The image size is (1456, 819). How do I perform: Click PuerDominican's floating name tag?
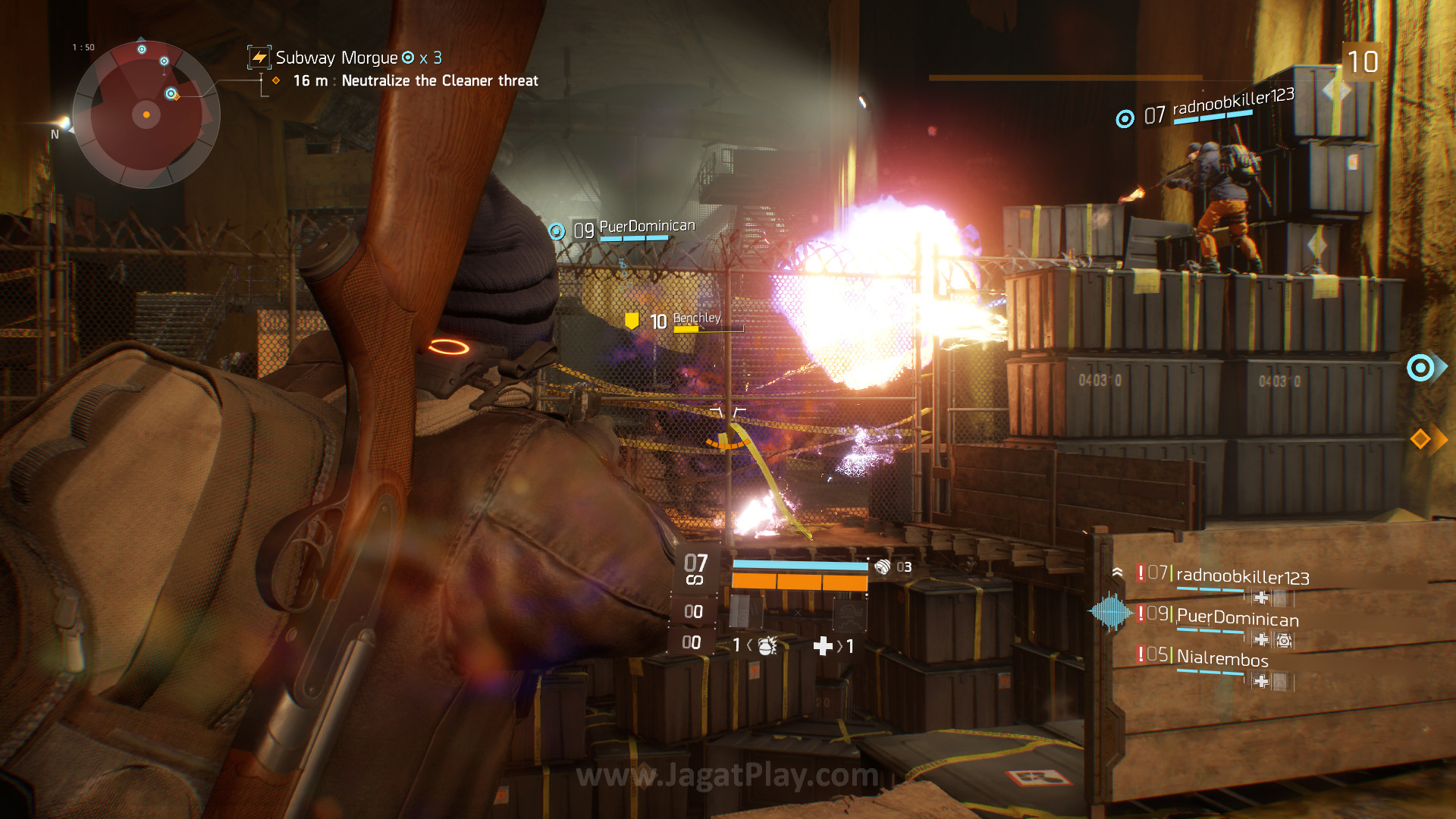point(646,227)
